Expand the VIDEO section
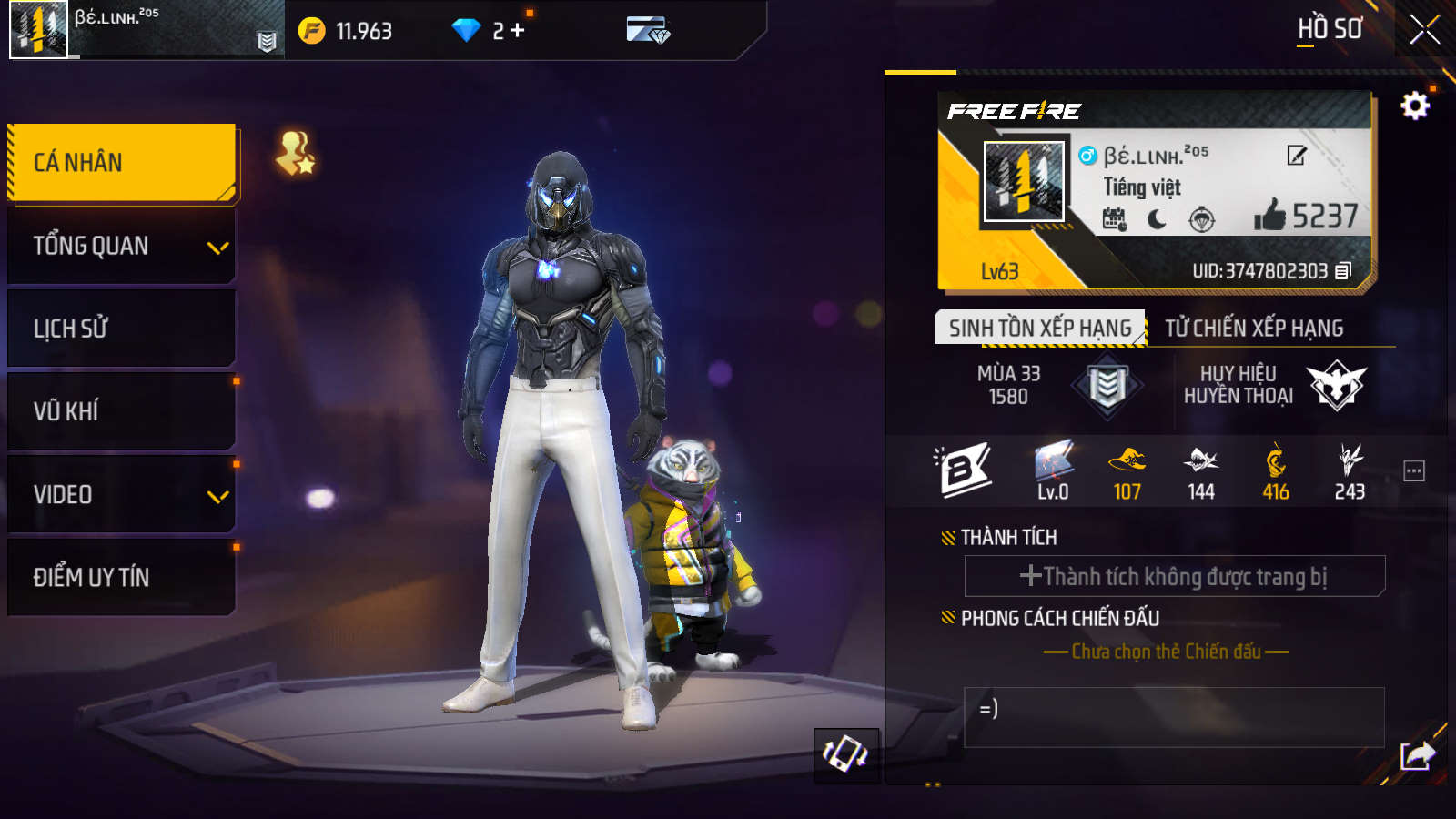 pos(122,495)
